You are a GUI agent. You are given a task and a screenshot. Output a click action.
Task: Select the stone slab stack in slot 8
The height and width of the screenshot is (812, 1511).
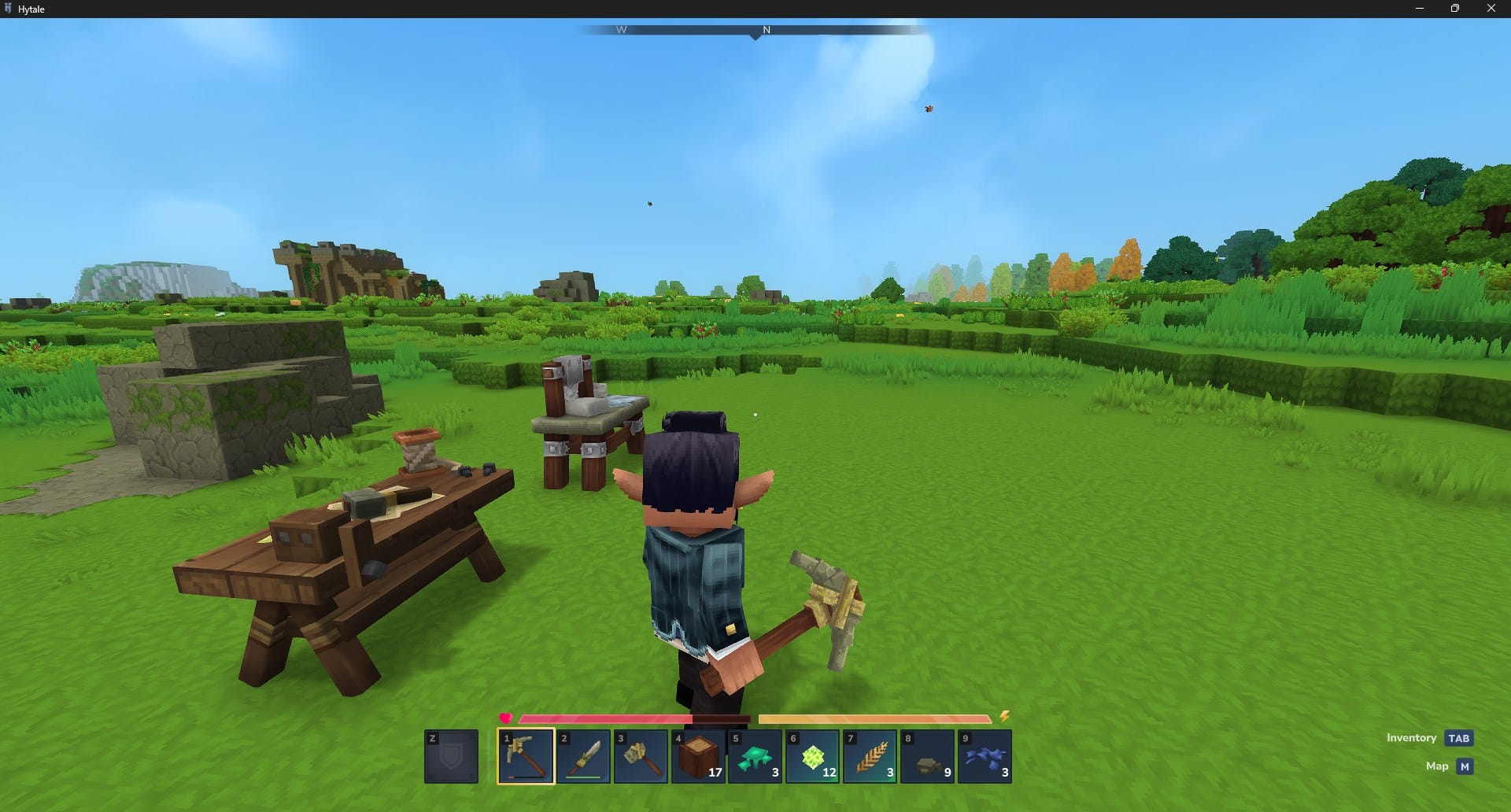929,755
